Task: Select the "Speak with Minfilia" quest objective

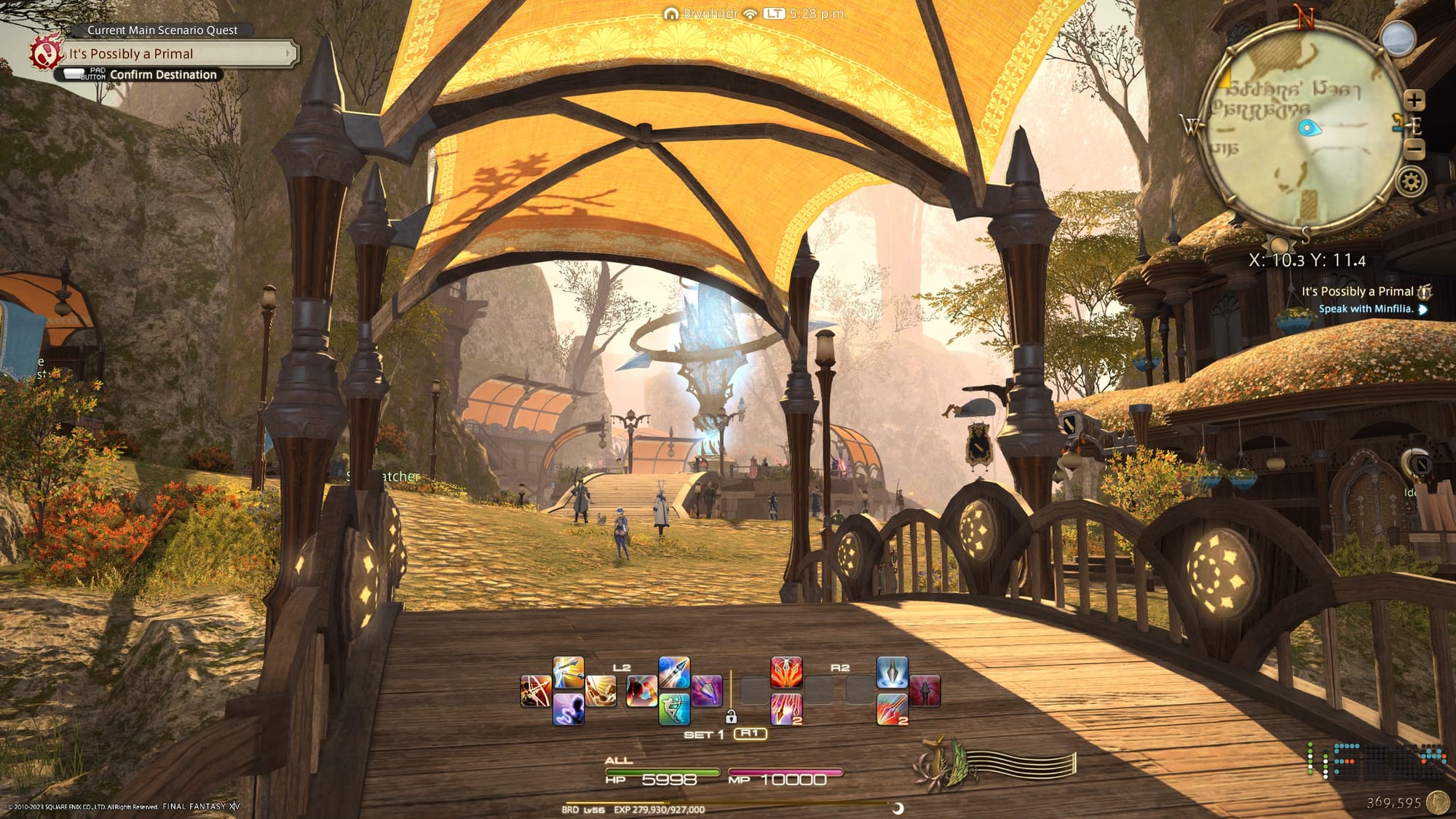Action: [1366, 309]
